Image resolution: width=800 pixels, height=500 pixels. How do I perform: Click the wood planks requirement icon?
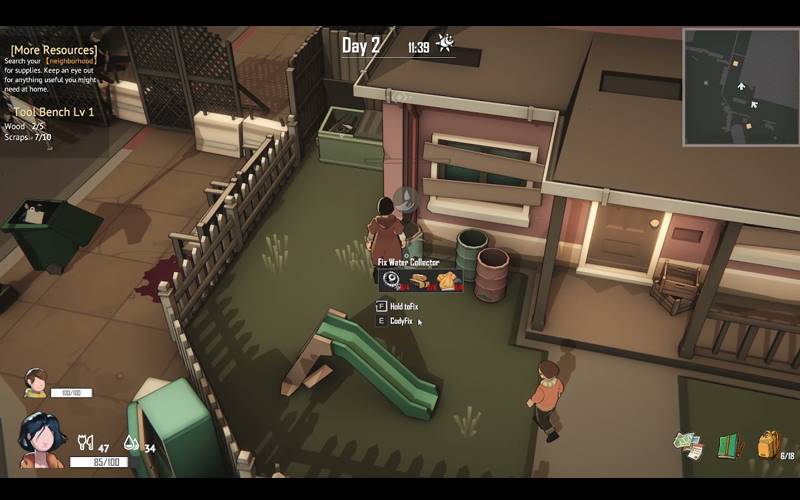(x=419, y=281)
